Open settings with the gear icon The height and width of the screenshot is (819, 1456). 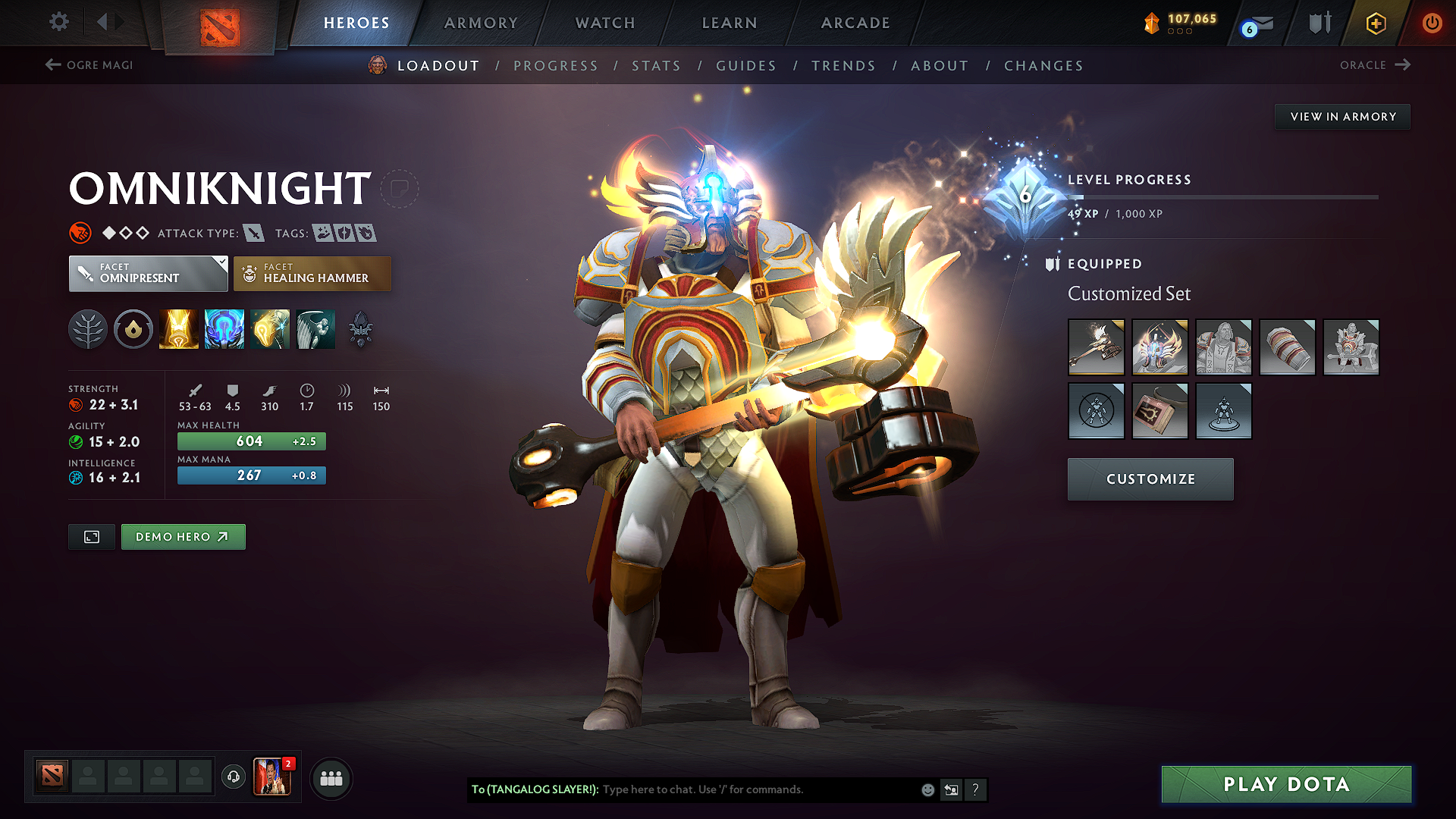tap(59, 22)
